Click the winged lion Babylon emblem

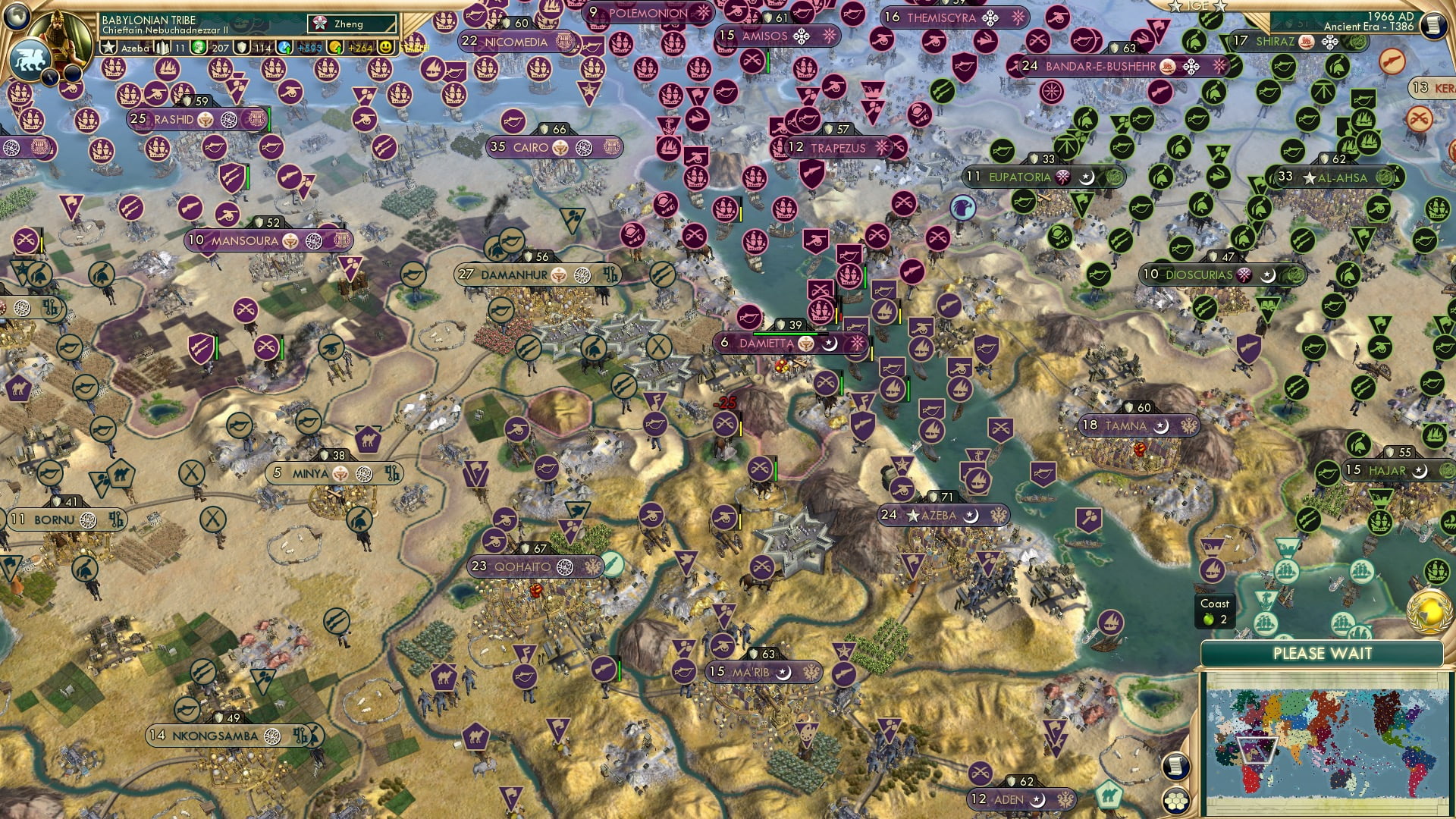30,59
